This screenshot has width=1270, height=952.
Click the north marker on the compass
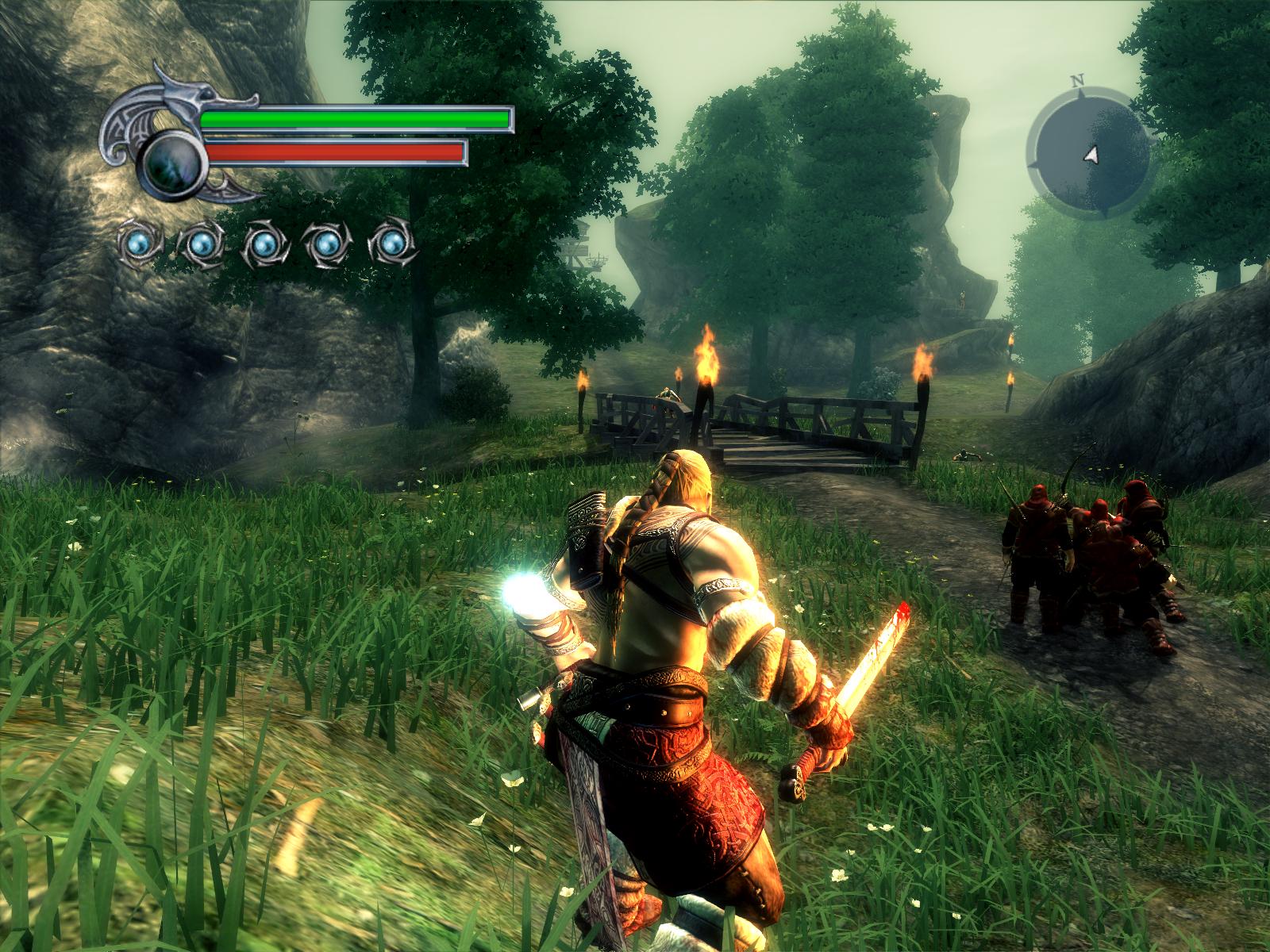(x=1078, y=81)
